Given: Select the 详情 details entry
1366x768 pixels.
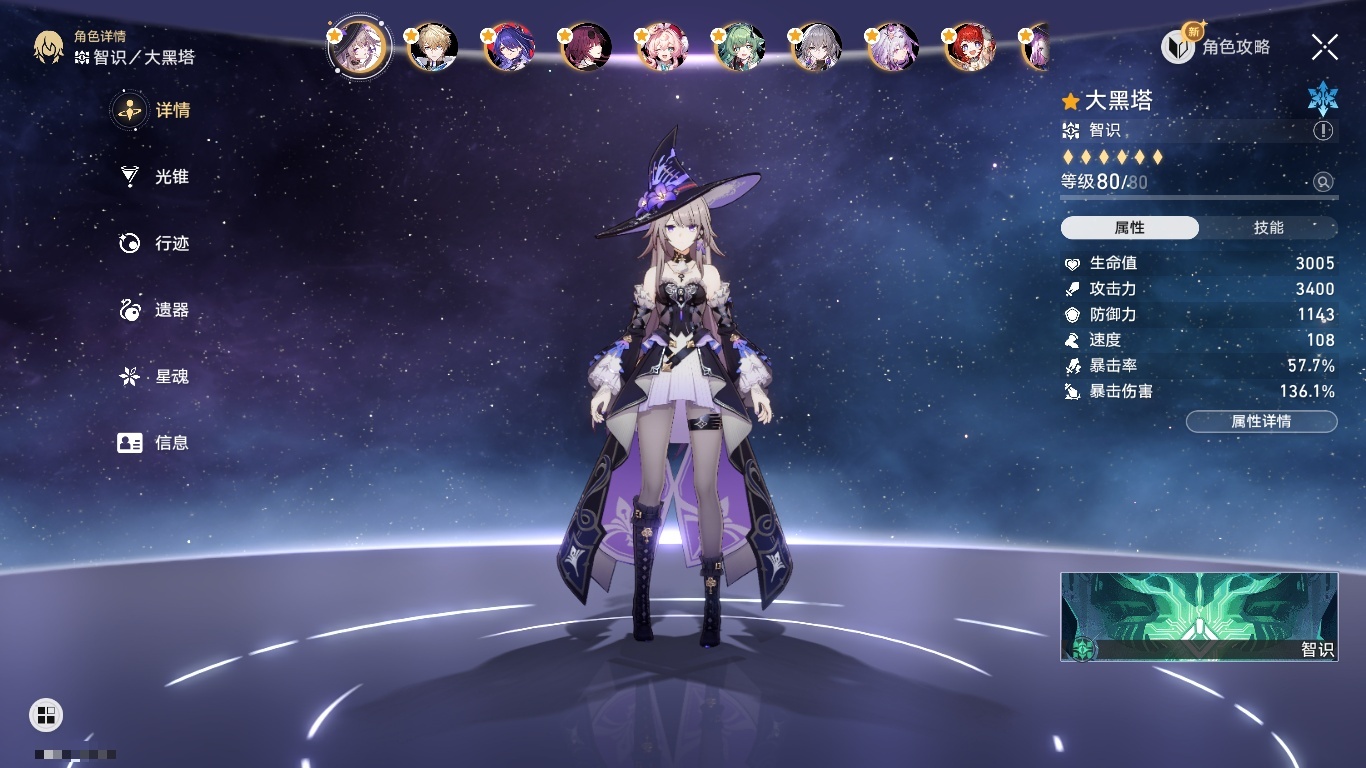Looking at the screenshot, I should [155, 110].
